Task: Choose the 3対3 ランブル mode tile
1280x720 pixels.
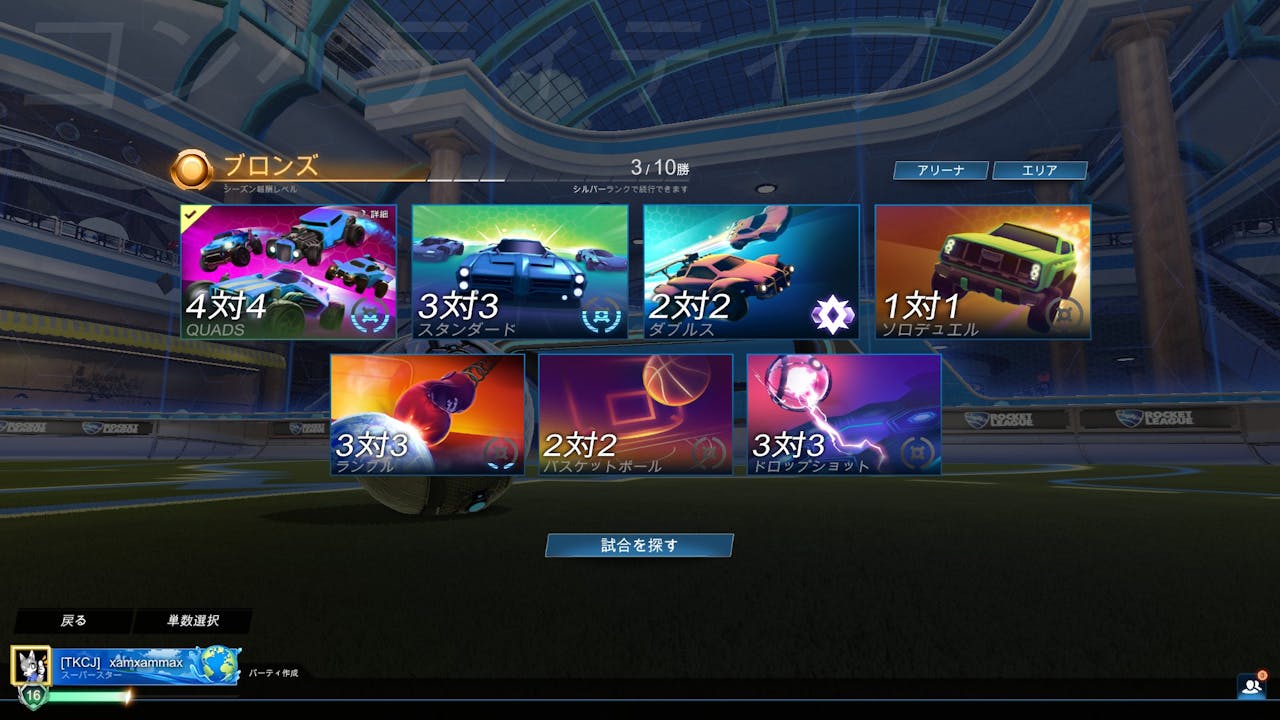Action: click(x=427, y=414)
